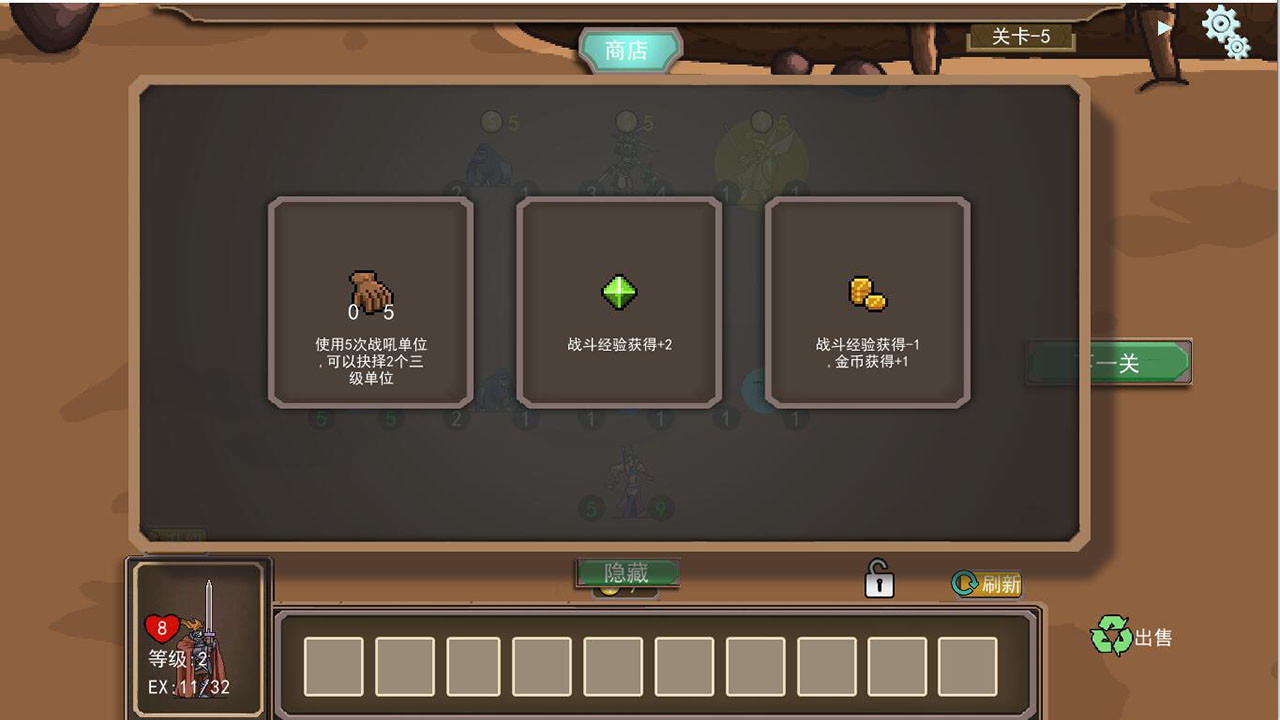Image resolution: width=1280 pixels, height=720 pixels.
Task: Click the 关卡-5 stage label
Action: coord(1022,38)
